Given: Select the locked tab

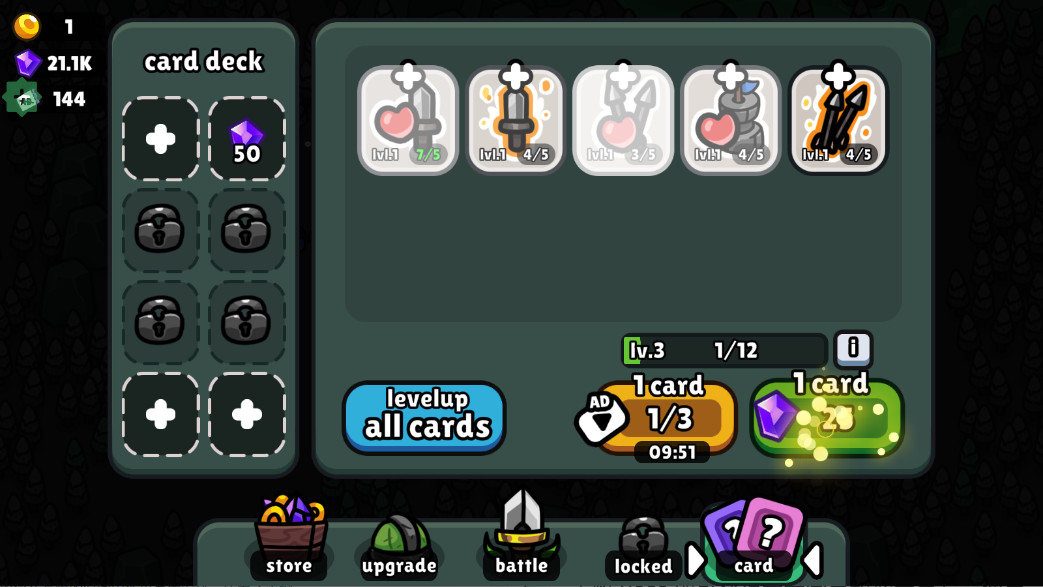Looking at the screenshot, I should coord(643,545).
